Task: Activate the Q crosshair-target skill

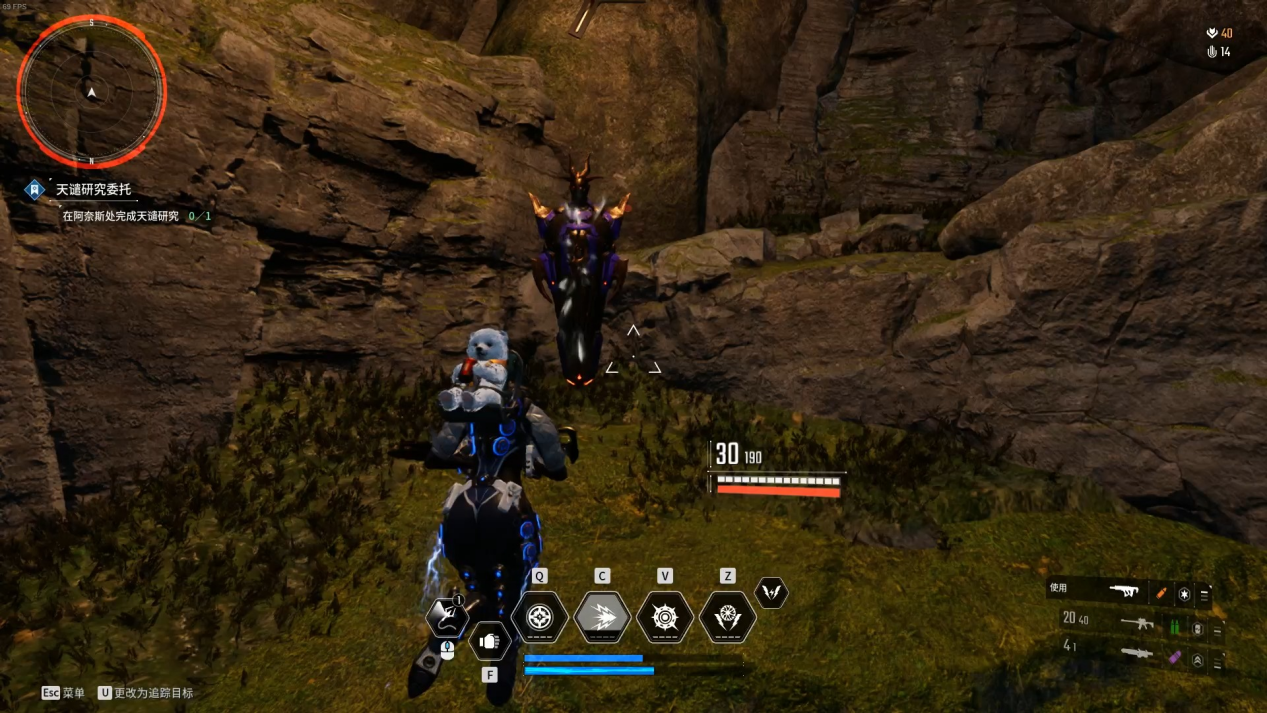Action: 540,617
